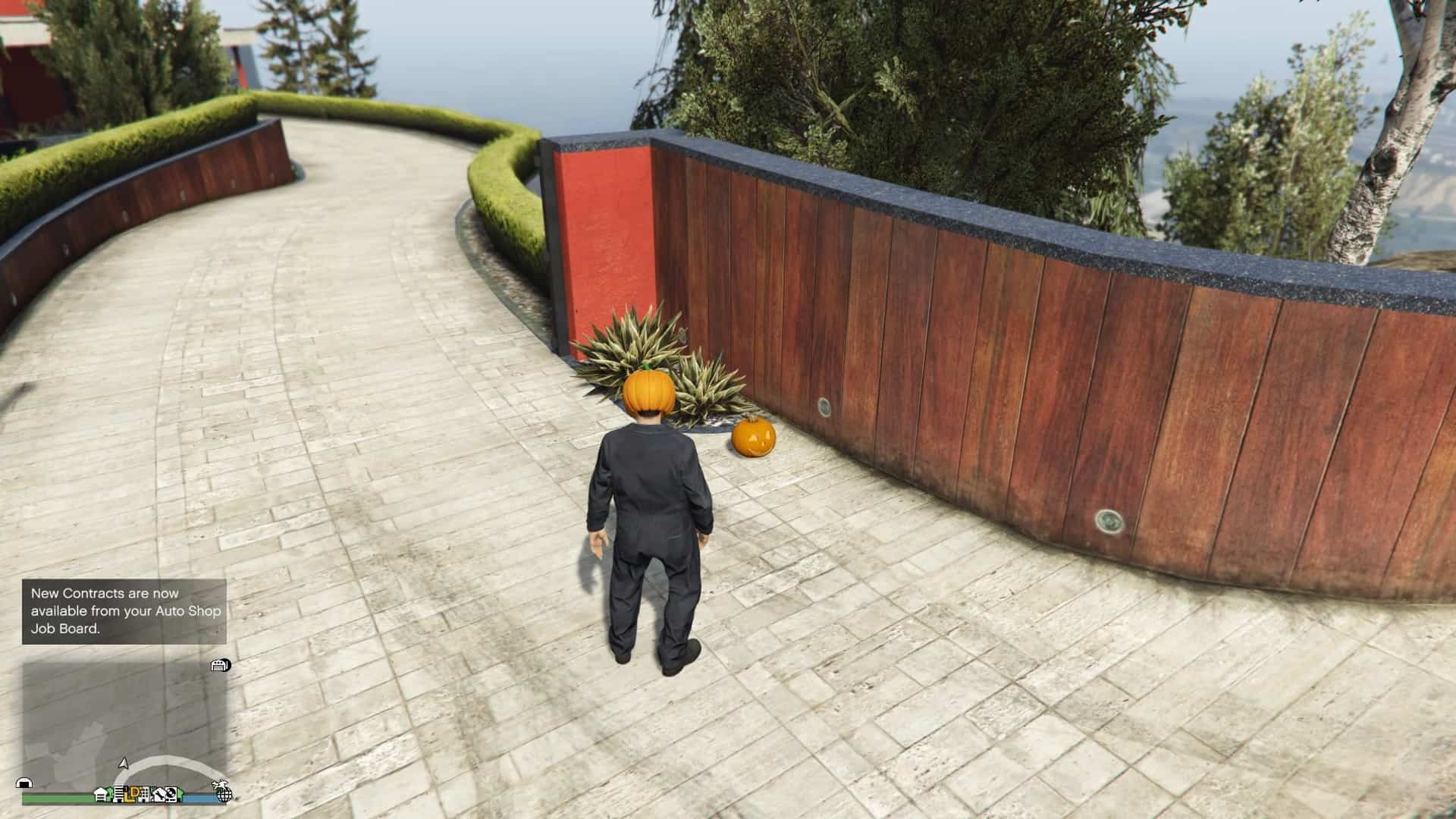Viewport: 1456px width, 819px height.
Task: Open the office building icon on the minimap
Action: [119, 795]
